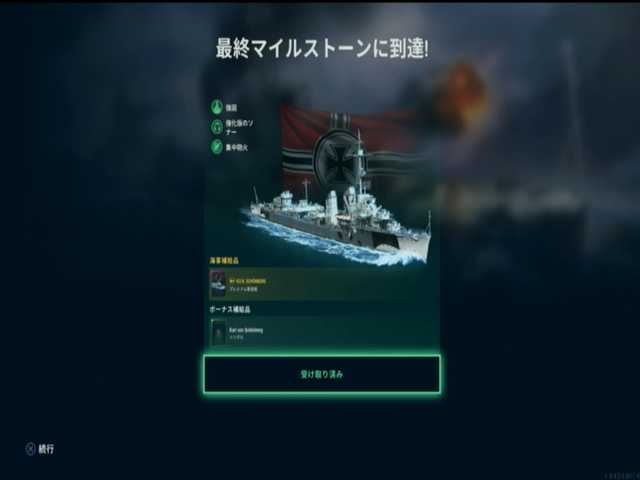Image resolution: width=640 pixels, height=480 pixels.
Task: Click the green 受け取り済み button
Action: click(x=322, y=374)
